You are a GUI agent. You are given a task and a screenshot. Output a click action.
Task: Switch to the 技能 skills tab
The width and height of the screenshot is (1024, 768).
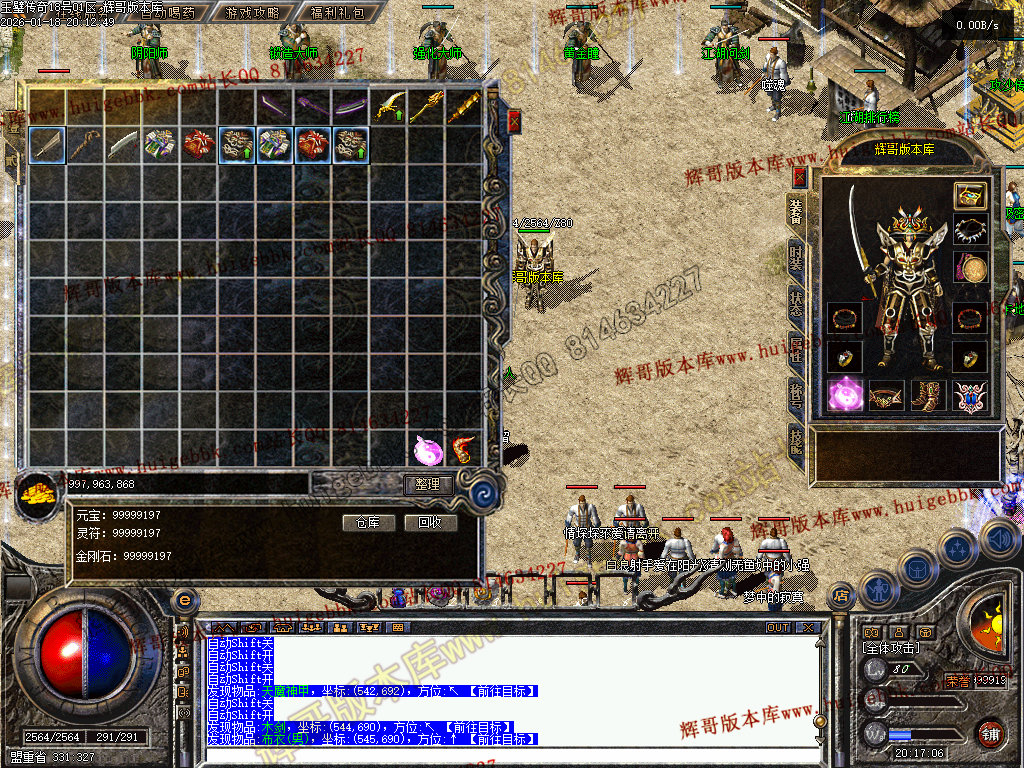tap(796, 439)
